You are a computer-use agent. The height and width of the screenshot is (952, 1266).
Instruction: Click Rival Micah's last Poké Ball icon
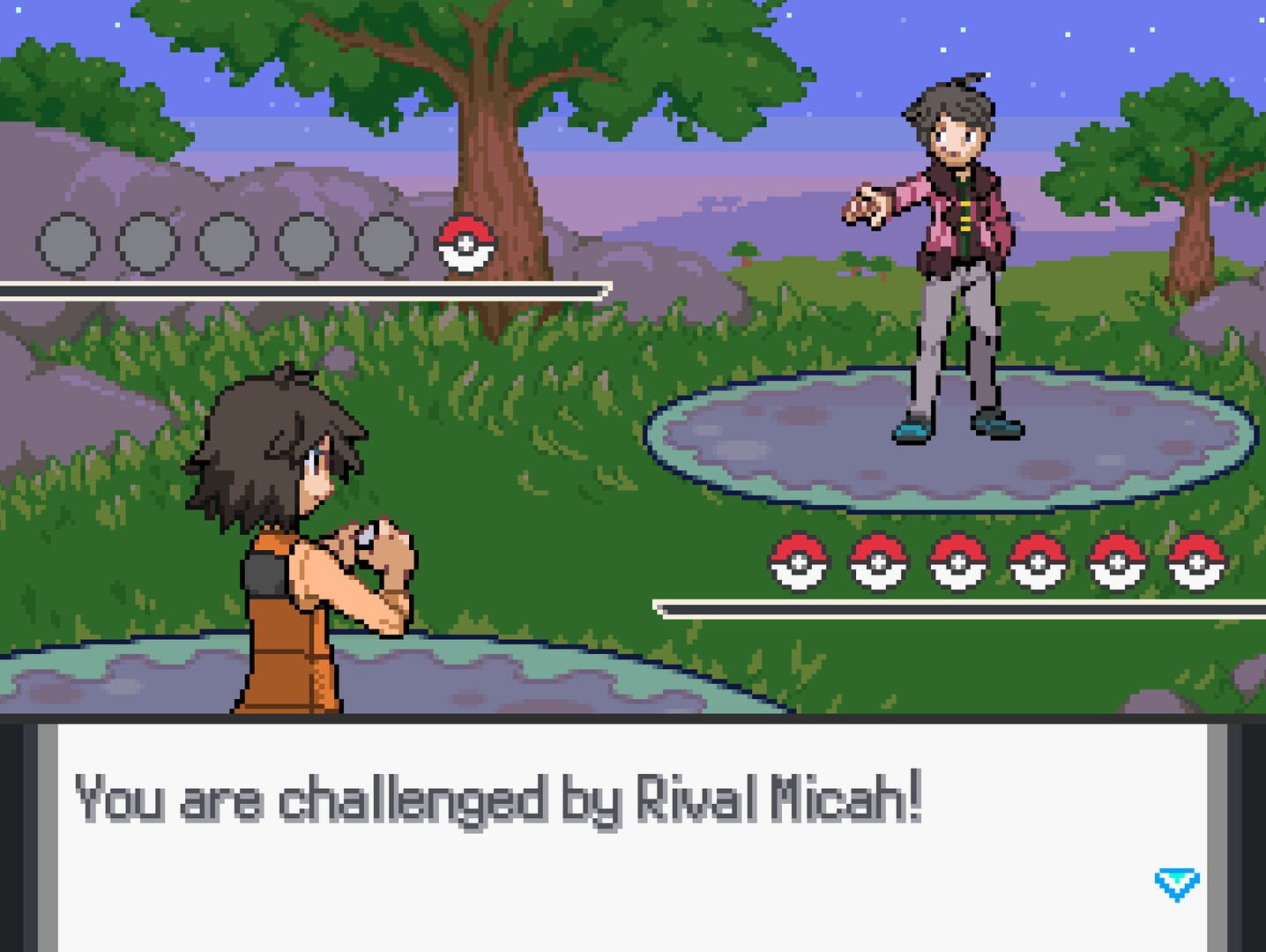(1195, 563)
